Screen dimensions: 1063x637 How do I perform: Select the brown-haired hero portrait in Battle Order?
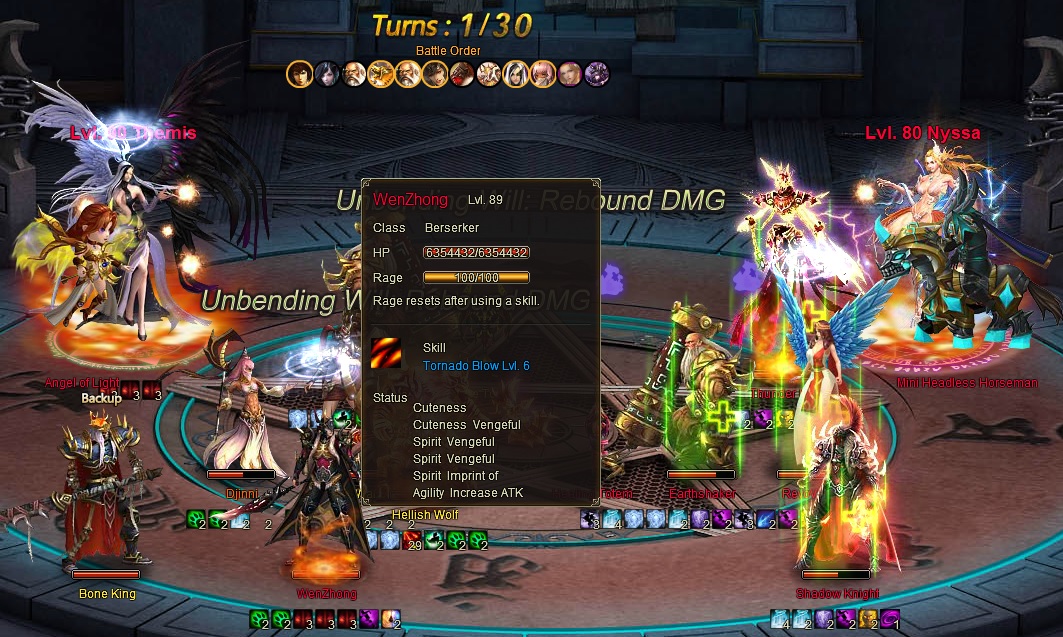pos(299,74)
